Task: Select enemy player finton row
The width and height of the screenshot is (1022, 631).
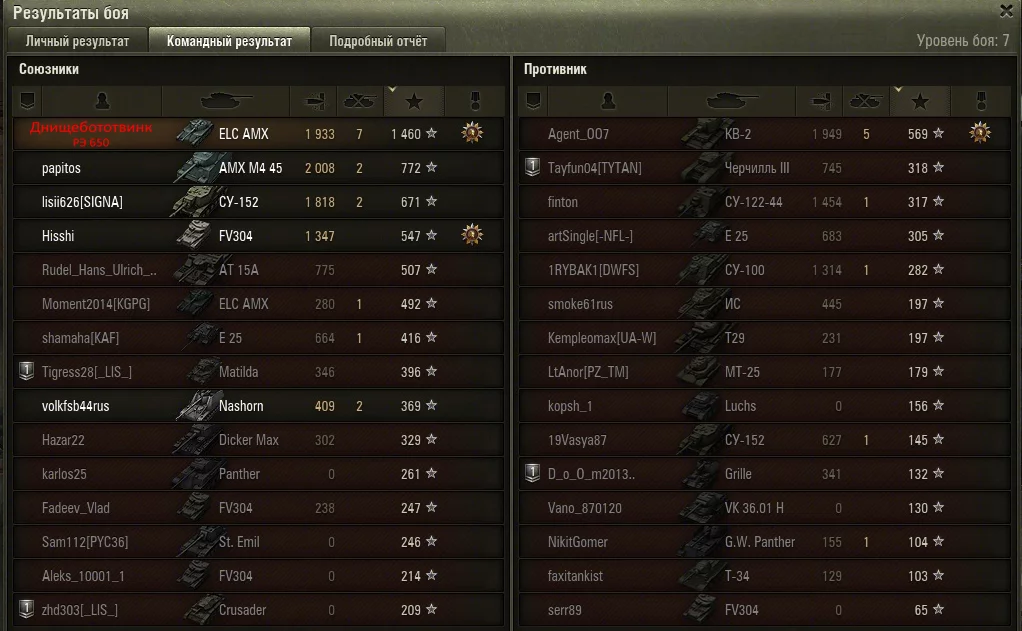Action: point(563,202)
